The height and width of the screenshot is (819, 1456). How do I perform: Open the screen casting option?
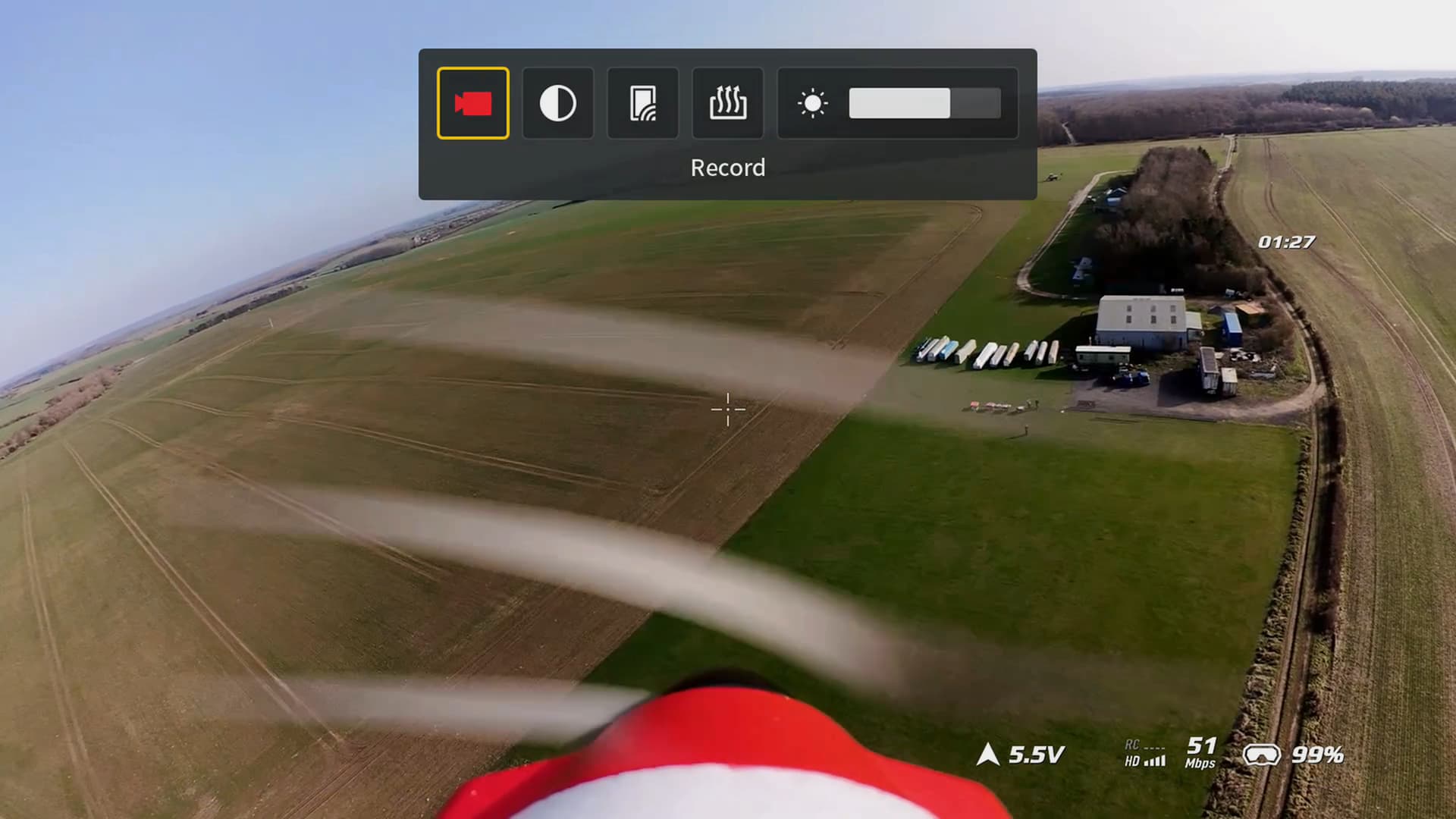(x=642, y=103)
